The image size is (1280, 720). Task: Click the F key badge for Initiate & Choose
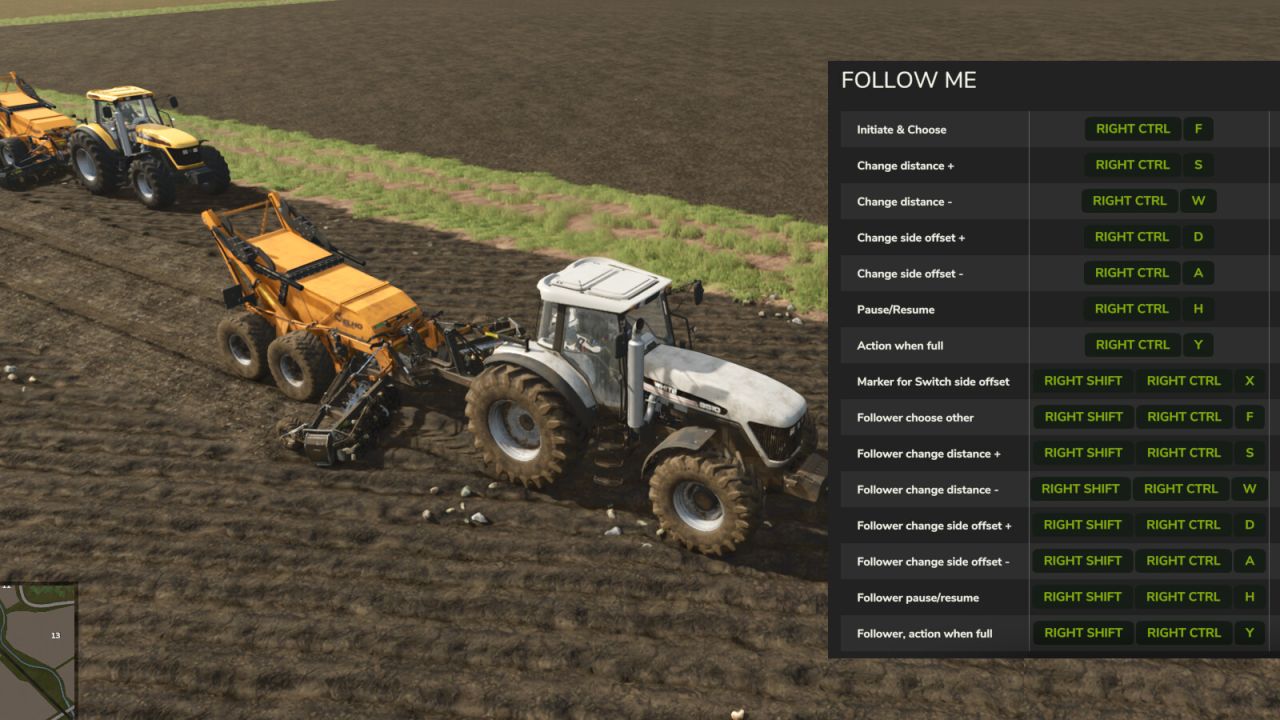(x=1197, y=128)
